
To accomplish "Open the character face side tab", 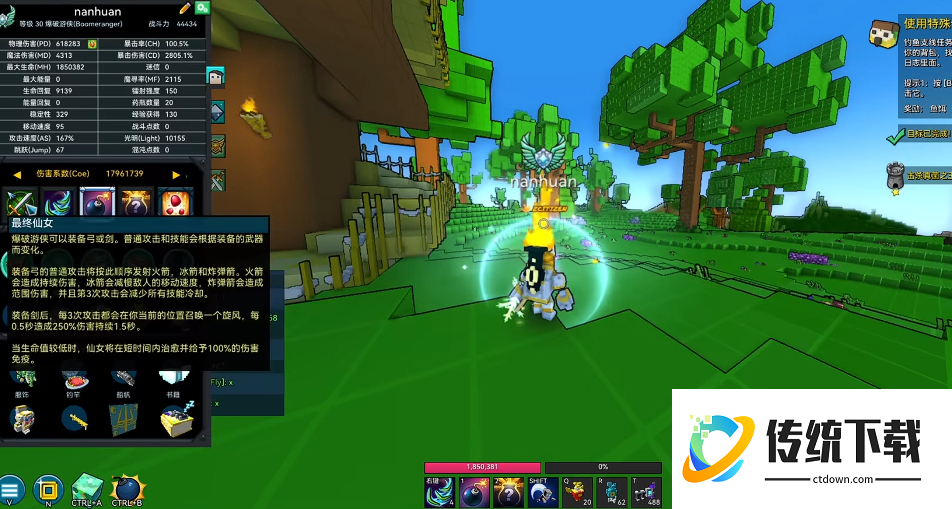I will tap(215, 76).
